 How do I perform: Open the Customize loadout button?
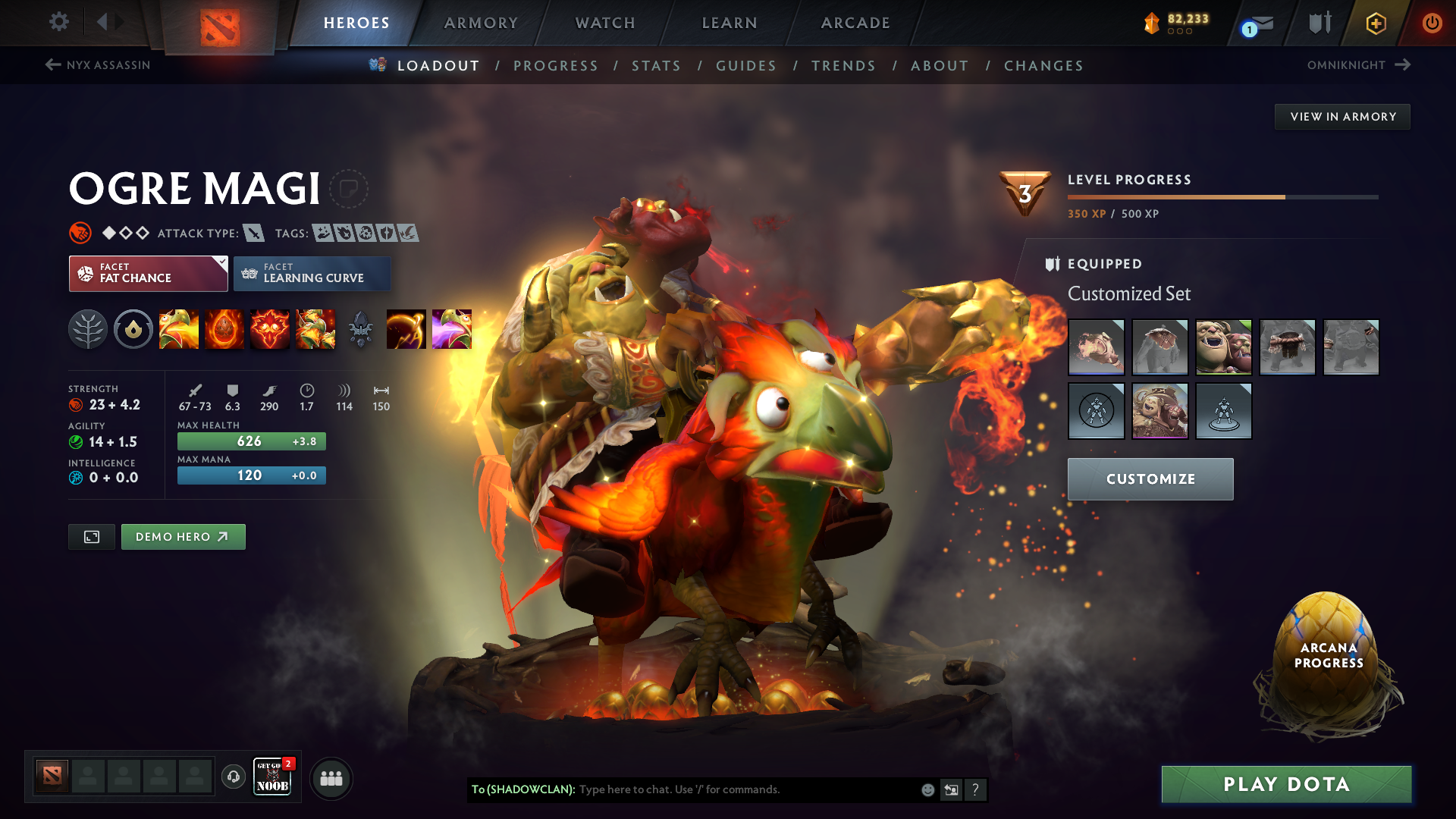(1150, 479)
